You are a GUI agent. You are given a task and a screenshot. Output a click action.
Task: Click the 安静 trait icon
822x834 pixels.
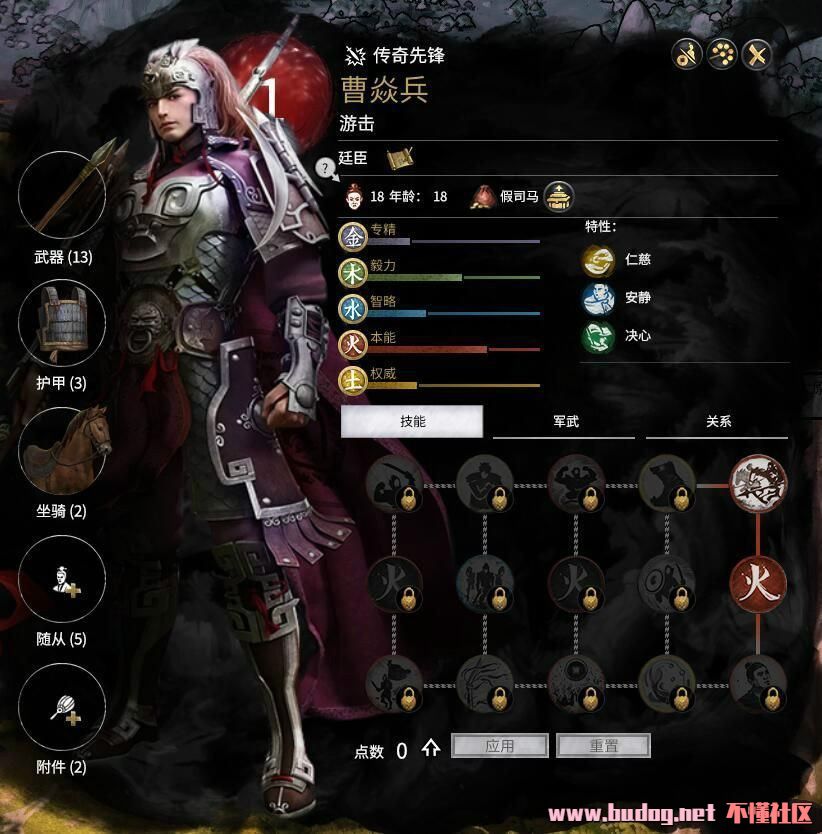[x=598, y=298]
